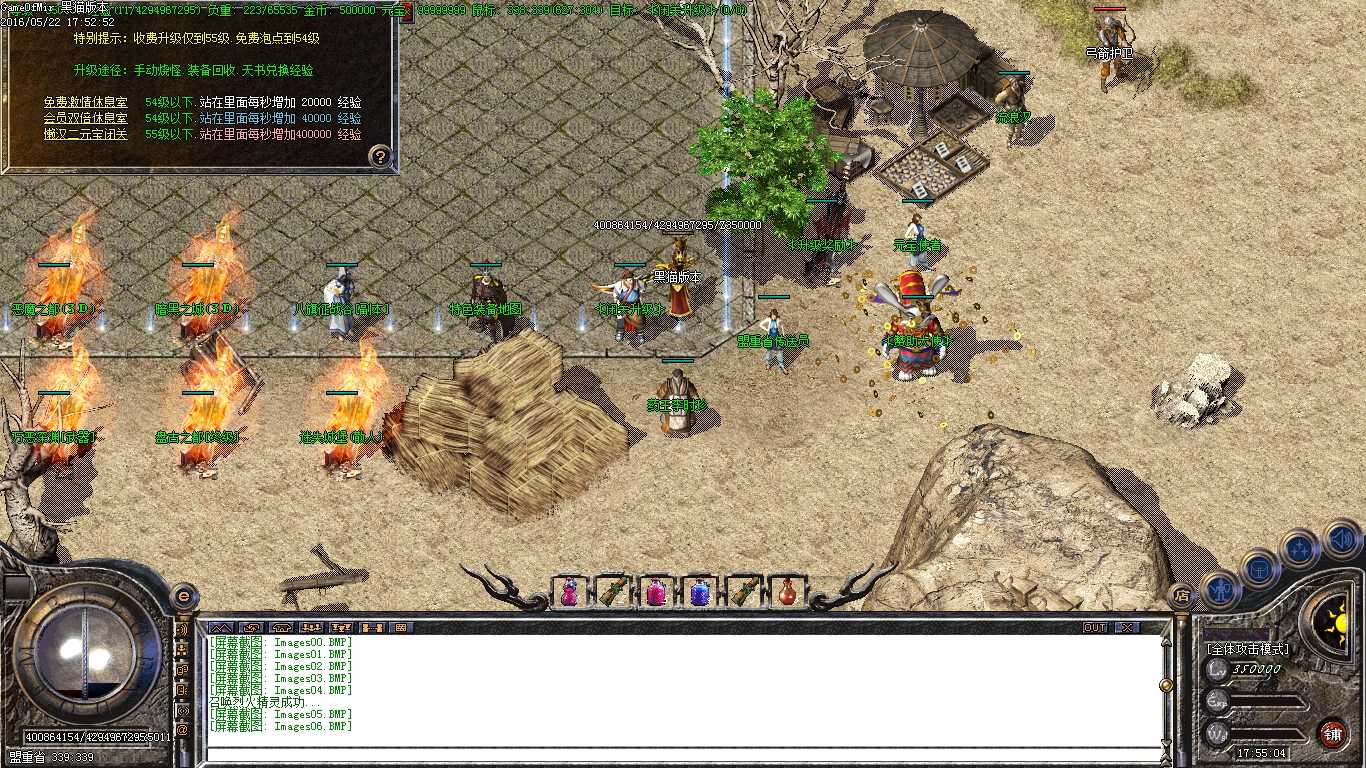Screen dimensions: 1366x768
Task: Click the @ icon on the chat sidebar
Action: [x=183, y=729]
